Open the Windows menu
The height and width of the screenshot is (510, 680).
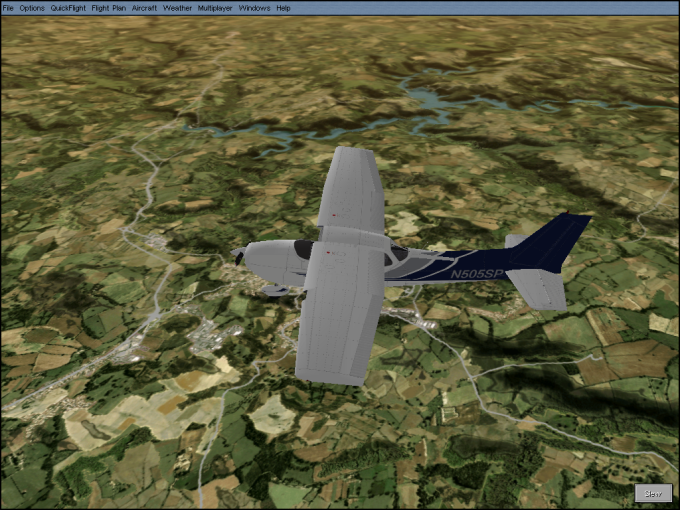pos(254,7)
